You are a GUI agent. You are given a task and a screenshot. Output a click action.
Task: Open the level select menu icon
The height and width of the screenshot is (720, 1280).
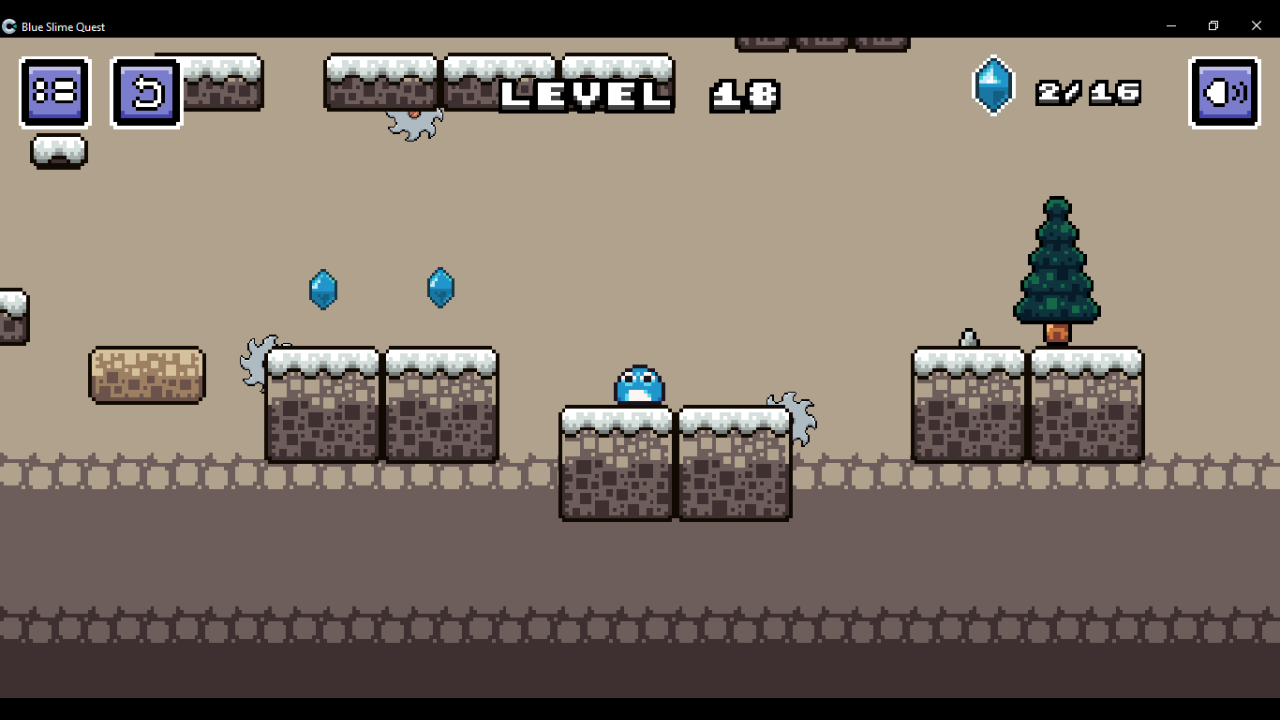tap(55, 92)
